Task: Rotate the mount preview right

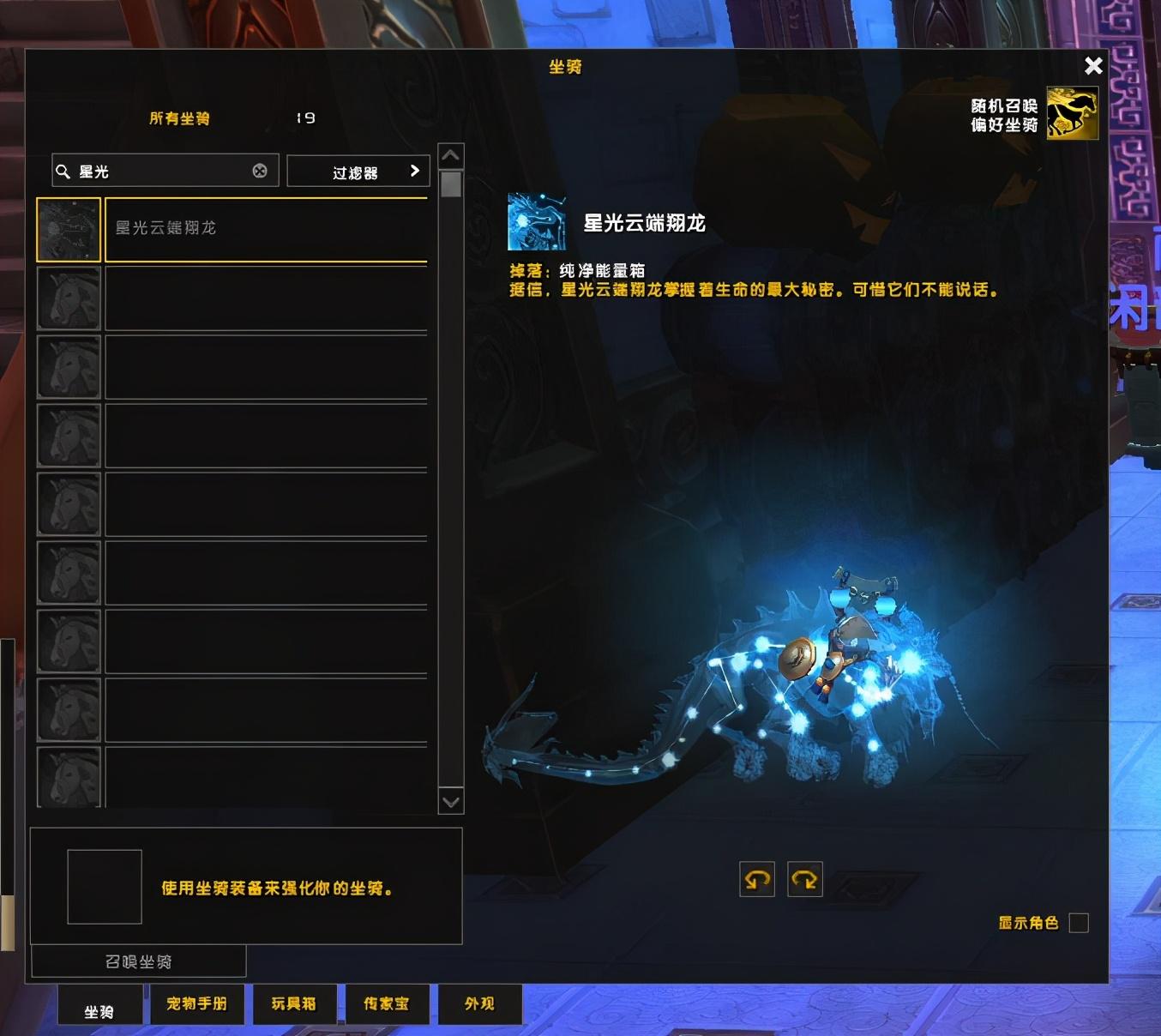Action: [803, 879]
